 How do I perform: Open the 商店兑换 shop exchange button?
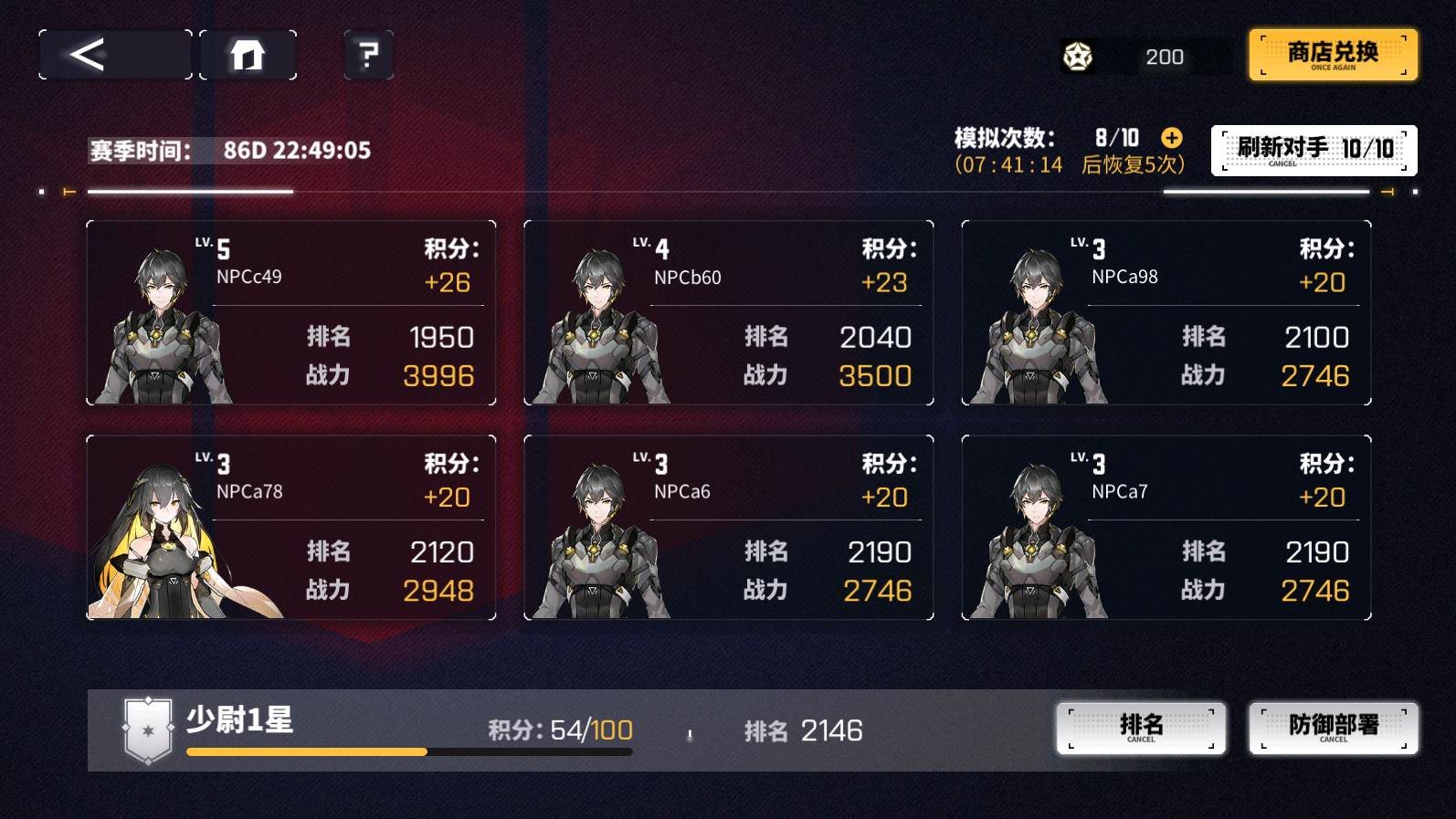point(1331,55)
